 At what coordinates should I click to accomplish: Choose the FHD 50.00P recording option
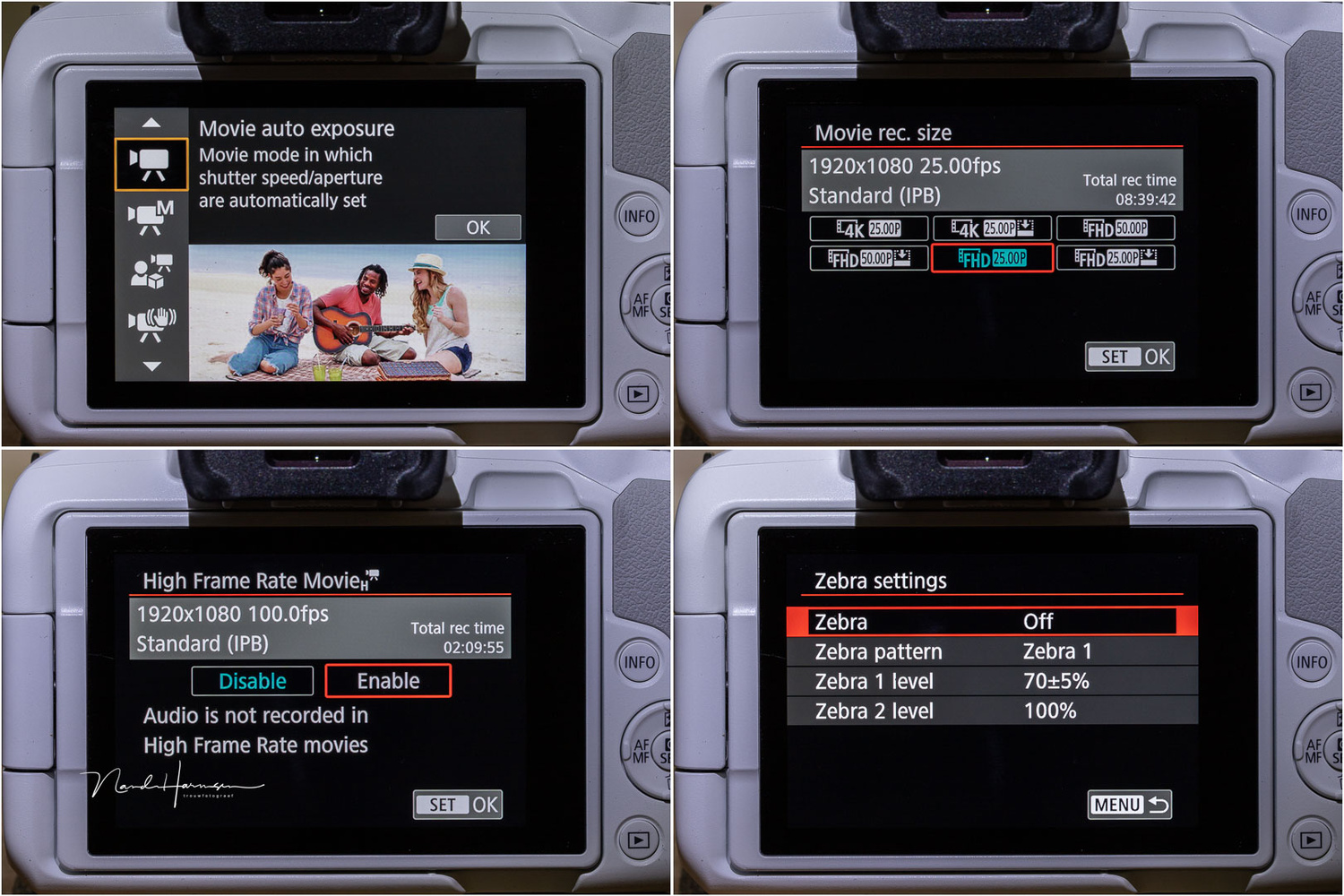(1116, 228)
